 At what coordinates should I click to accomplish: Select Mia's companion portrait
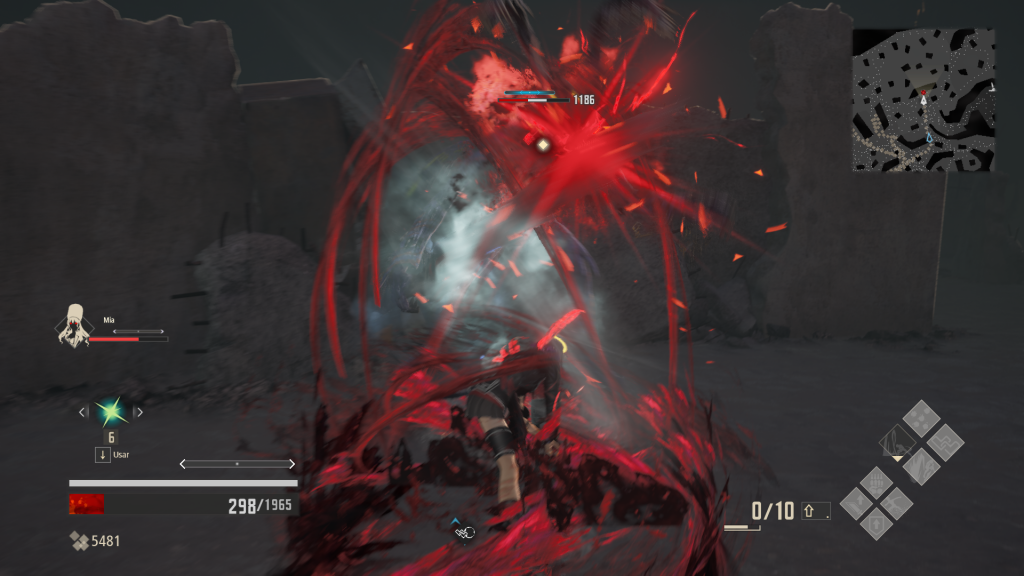[x=72, y=326]
